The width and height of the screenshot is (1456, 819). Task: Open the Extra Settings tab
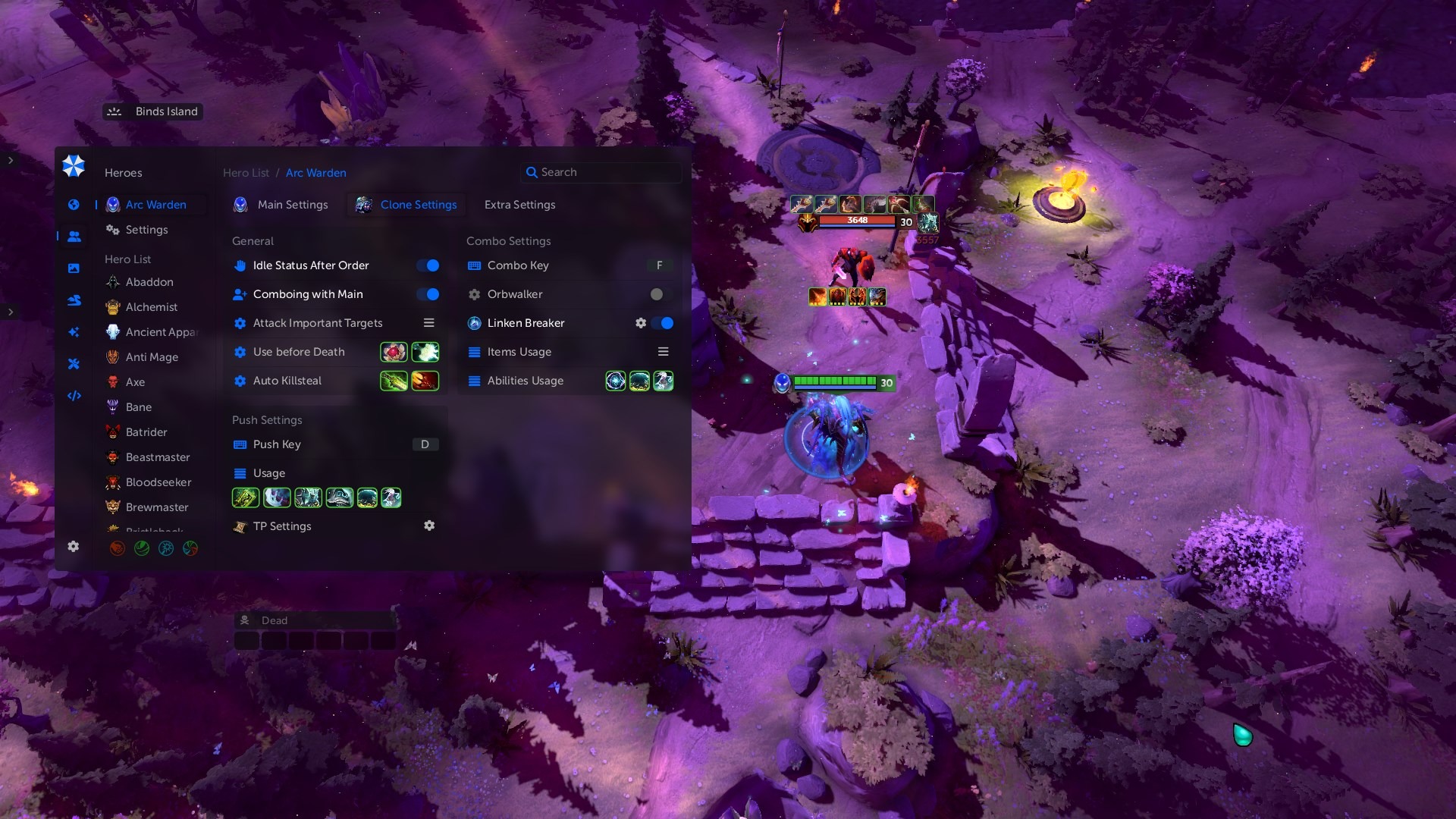tap(519, 205)
